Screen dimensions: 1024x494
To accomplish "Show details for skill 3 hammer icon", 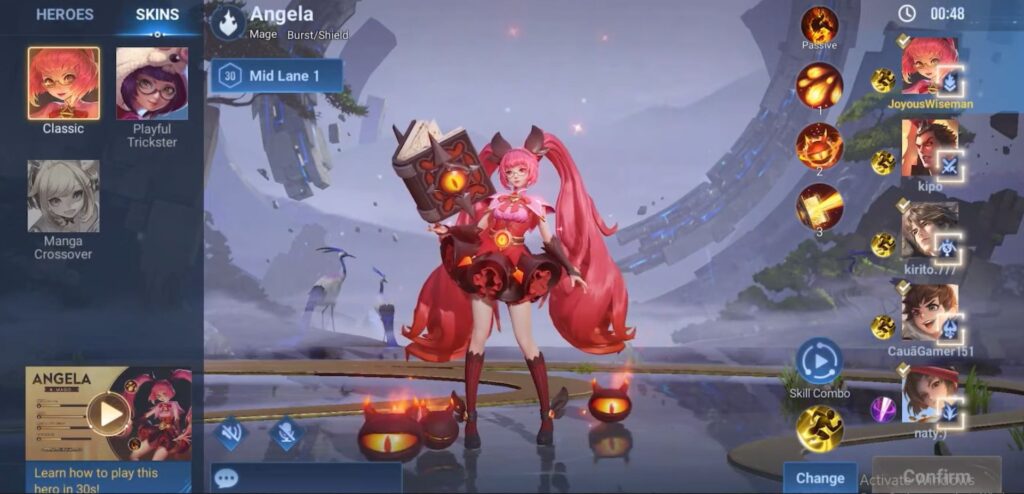I will click(x=819, y=207).
